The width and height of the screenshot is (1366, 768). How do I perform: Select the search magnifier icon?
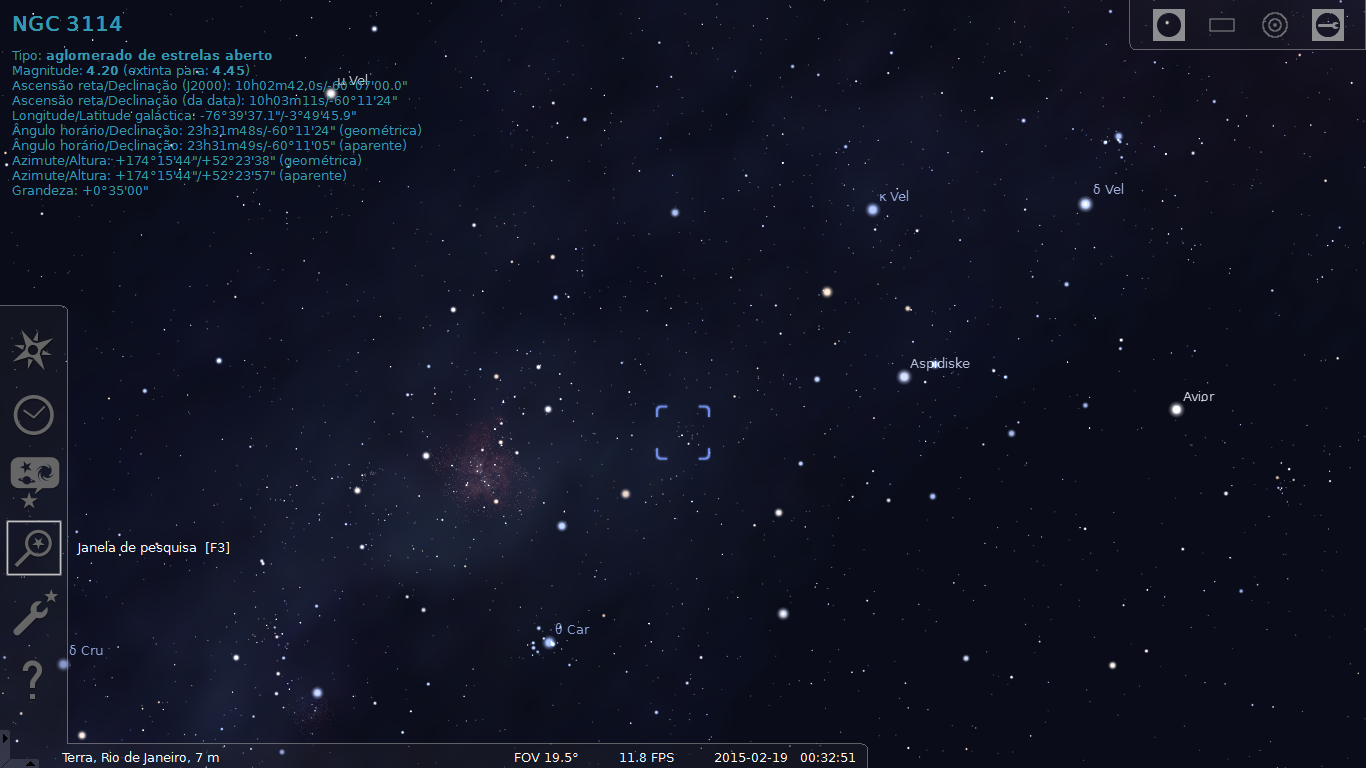click(x=33, y=547)
